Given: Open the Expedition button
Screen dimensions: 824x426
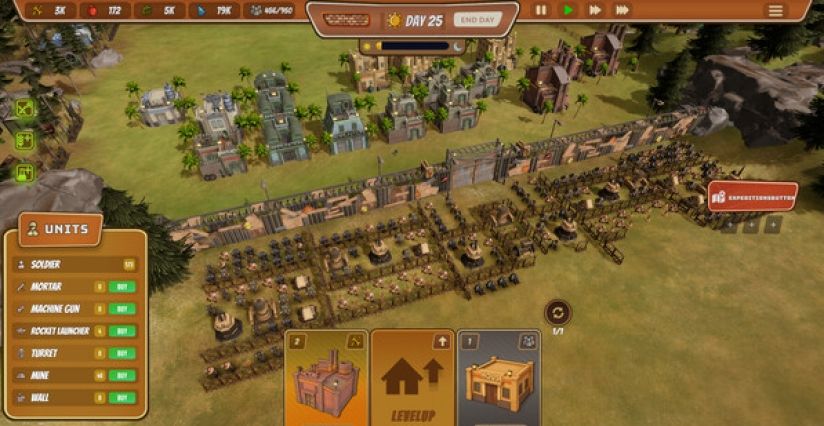Looking at the screenshot, I should 753,197.
